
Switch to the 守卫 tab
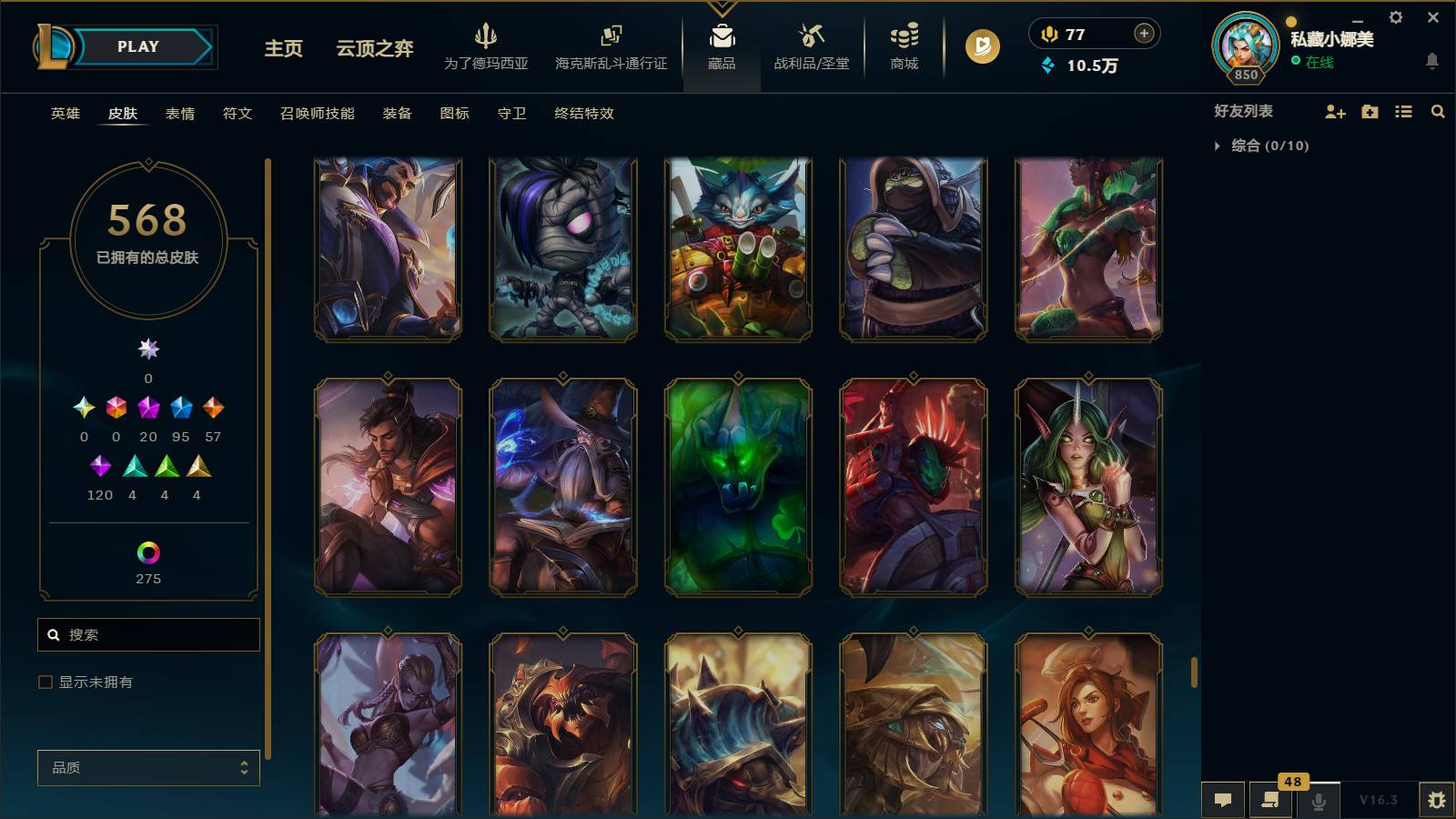[511, 114]
